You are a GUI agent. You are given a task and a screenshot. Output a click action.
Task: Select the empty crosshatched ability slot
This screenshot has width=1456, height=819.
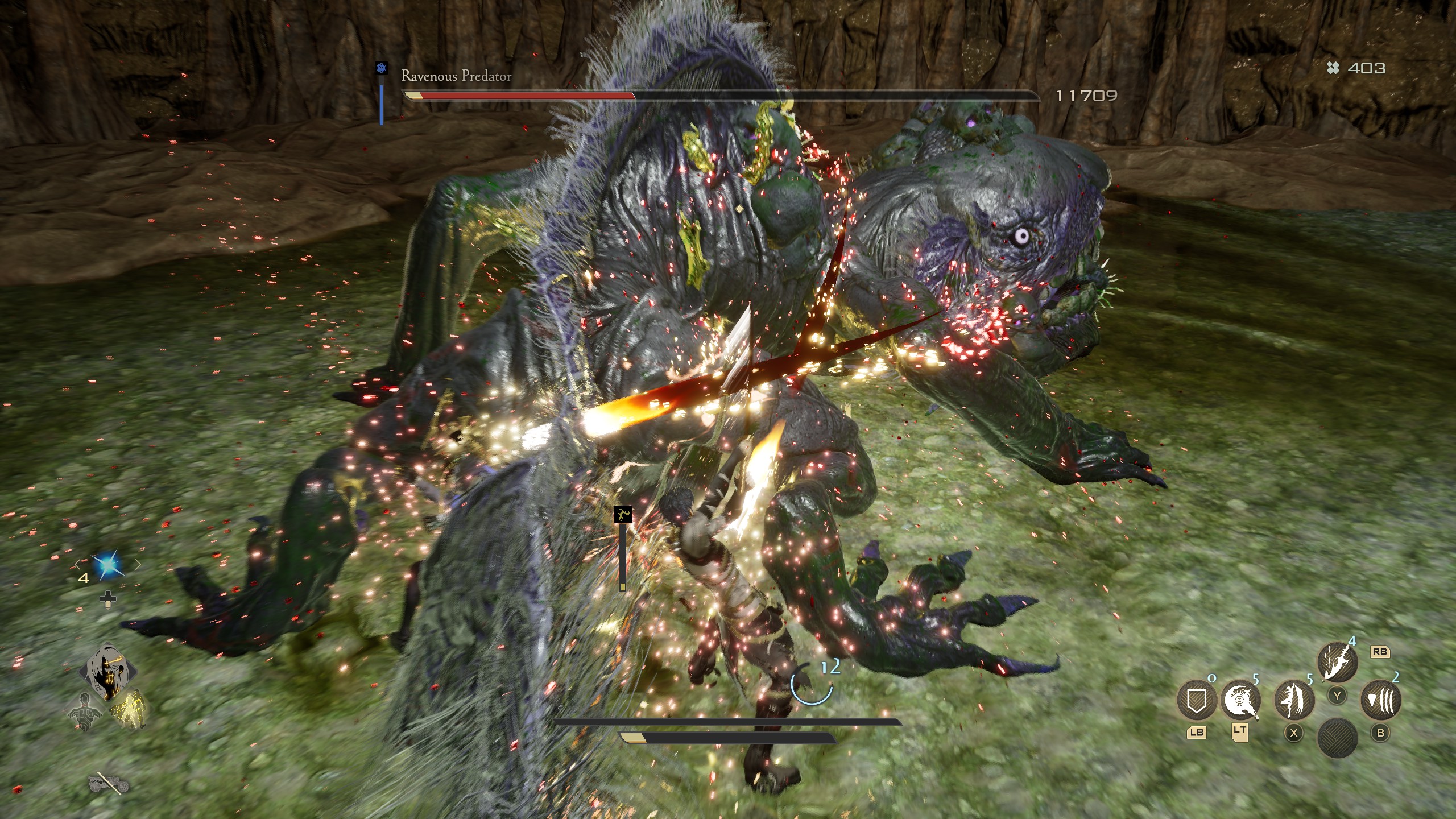pos(1337,738)
